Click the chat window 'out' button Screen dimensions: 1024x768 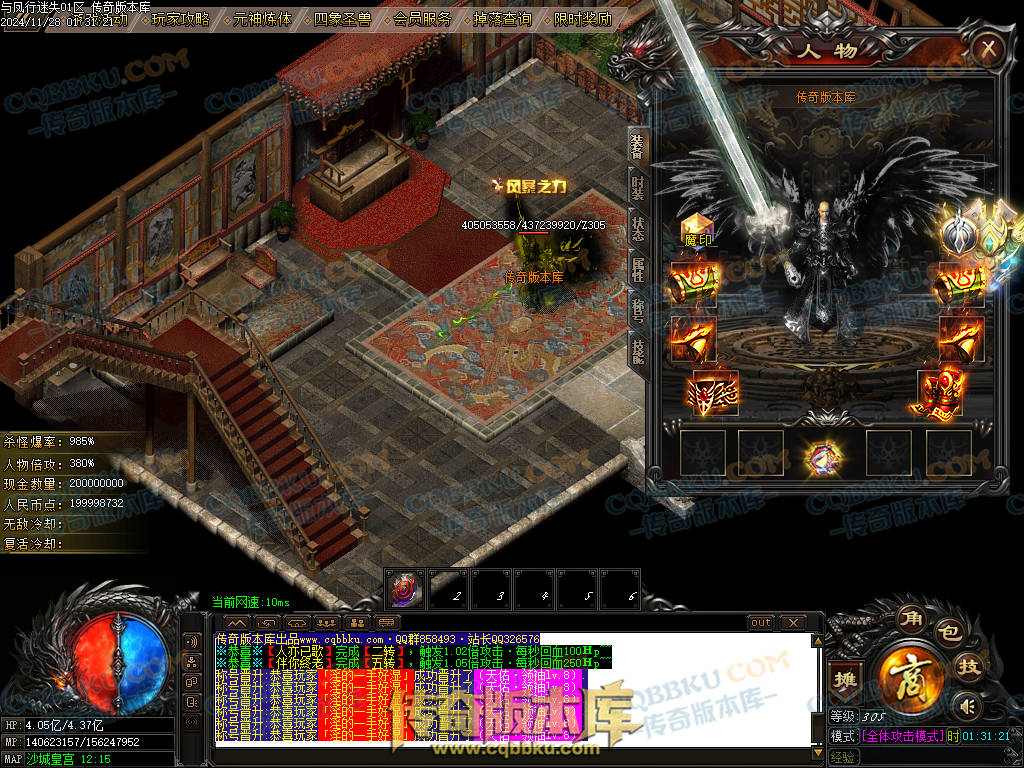761,623
